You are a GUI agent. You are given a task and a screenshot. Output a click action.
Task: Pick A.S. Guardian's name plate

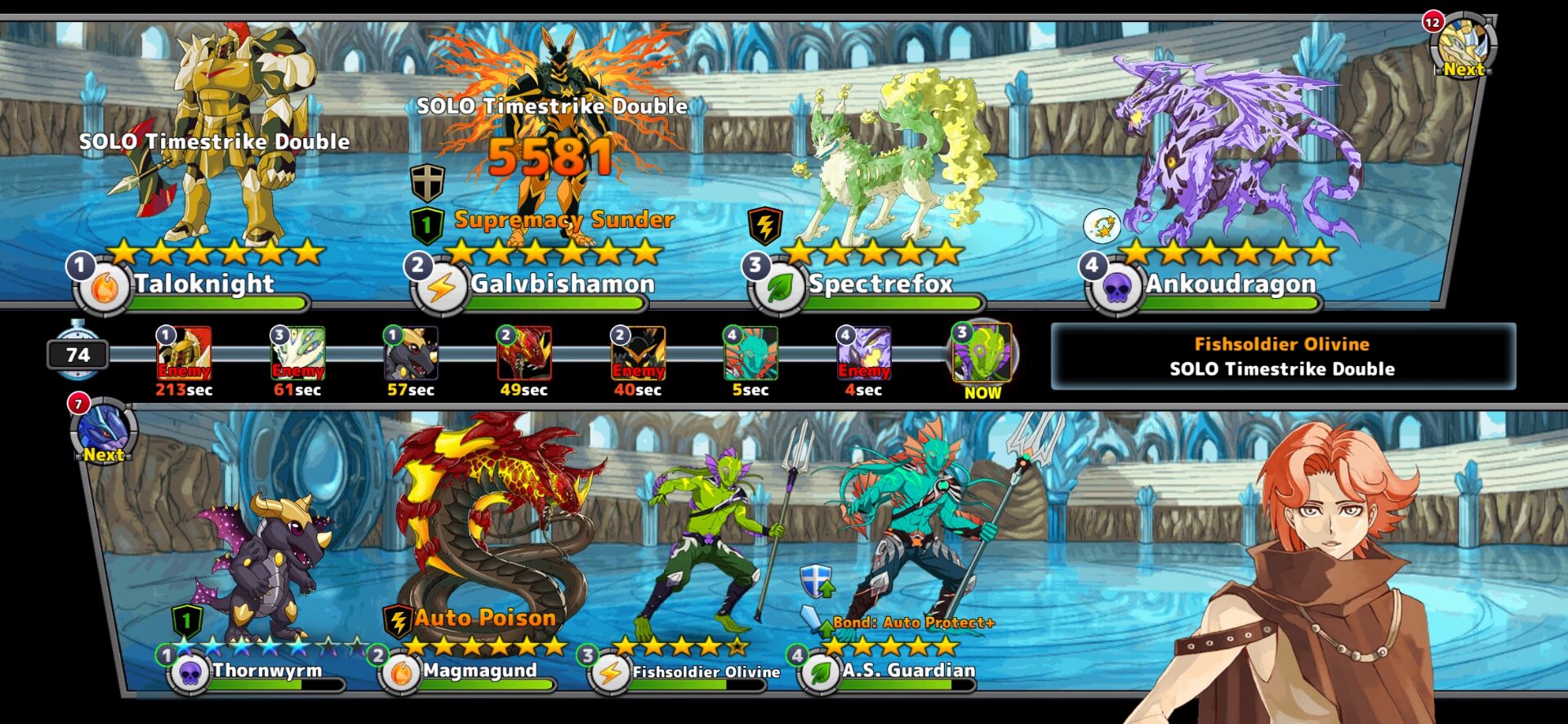[x=908, y=671]
